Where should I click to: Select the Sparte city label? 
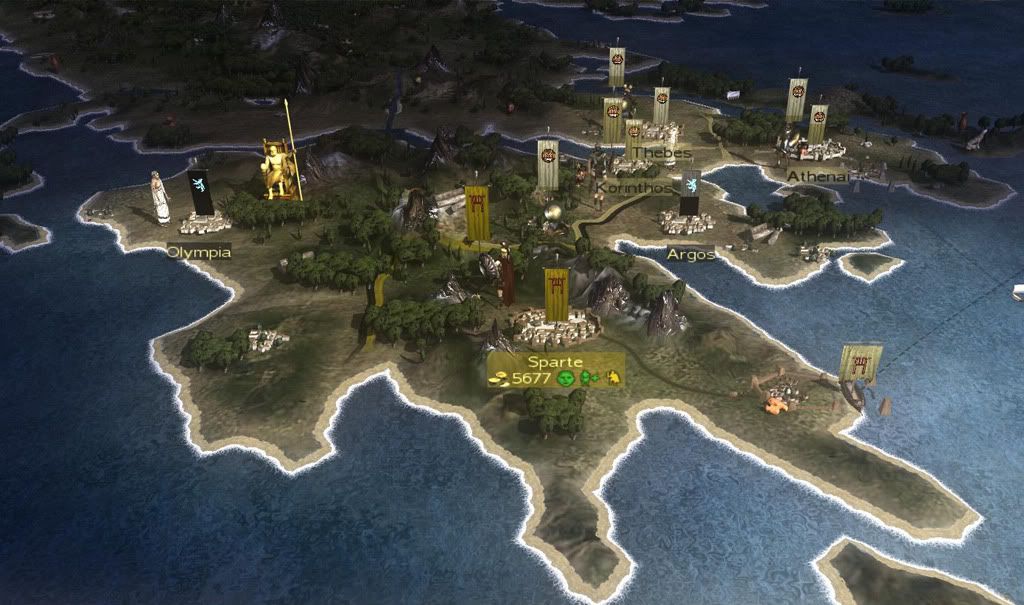tap(555, 361)
